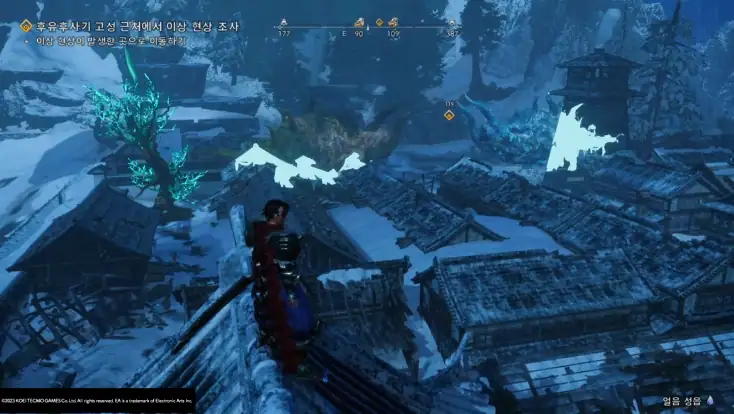
Task: Click the orange diamond quest marker on the compass
Action: point(379,22)
